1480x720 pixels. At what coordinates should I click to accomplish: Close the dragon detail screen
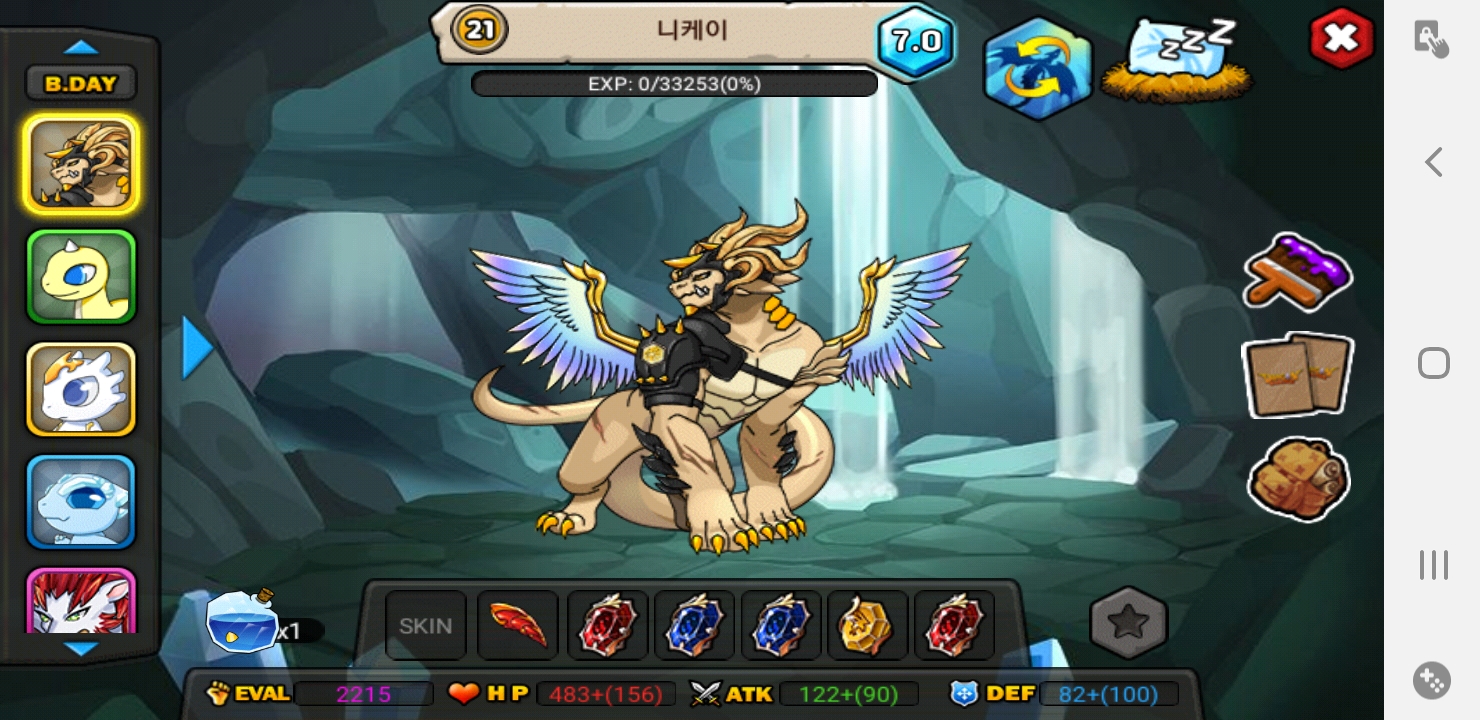tap(1340, 39)
